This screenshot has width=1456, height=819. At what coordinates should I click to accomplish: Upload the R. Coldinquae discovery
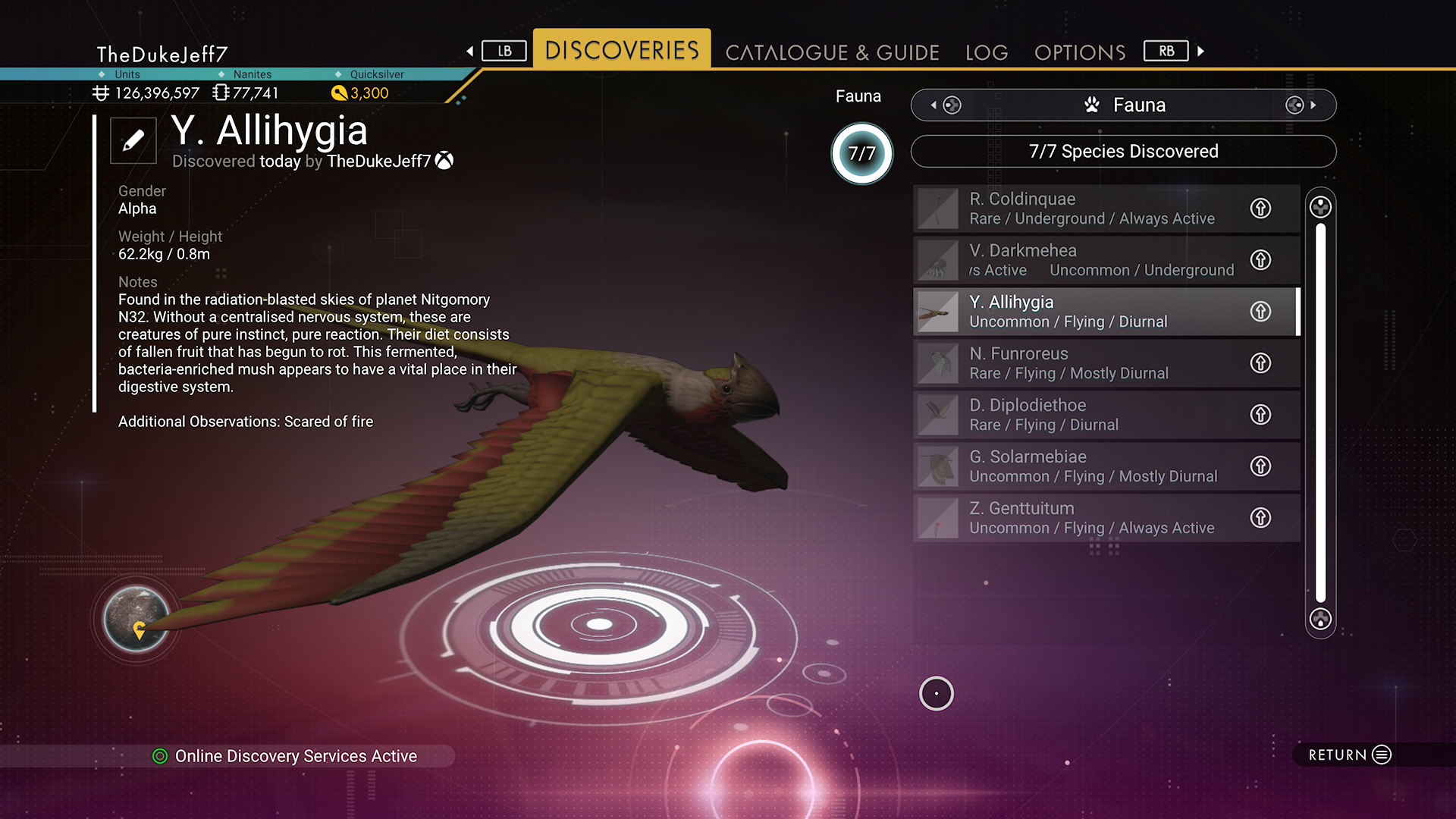click(x=1260, y=209)
